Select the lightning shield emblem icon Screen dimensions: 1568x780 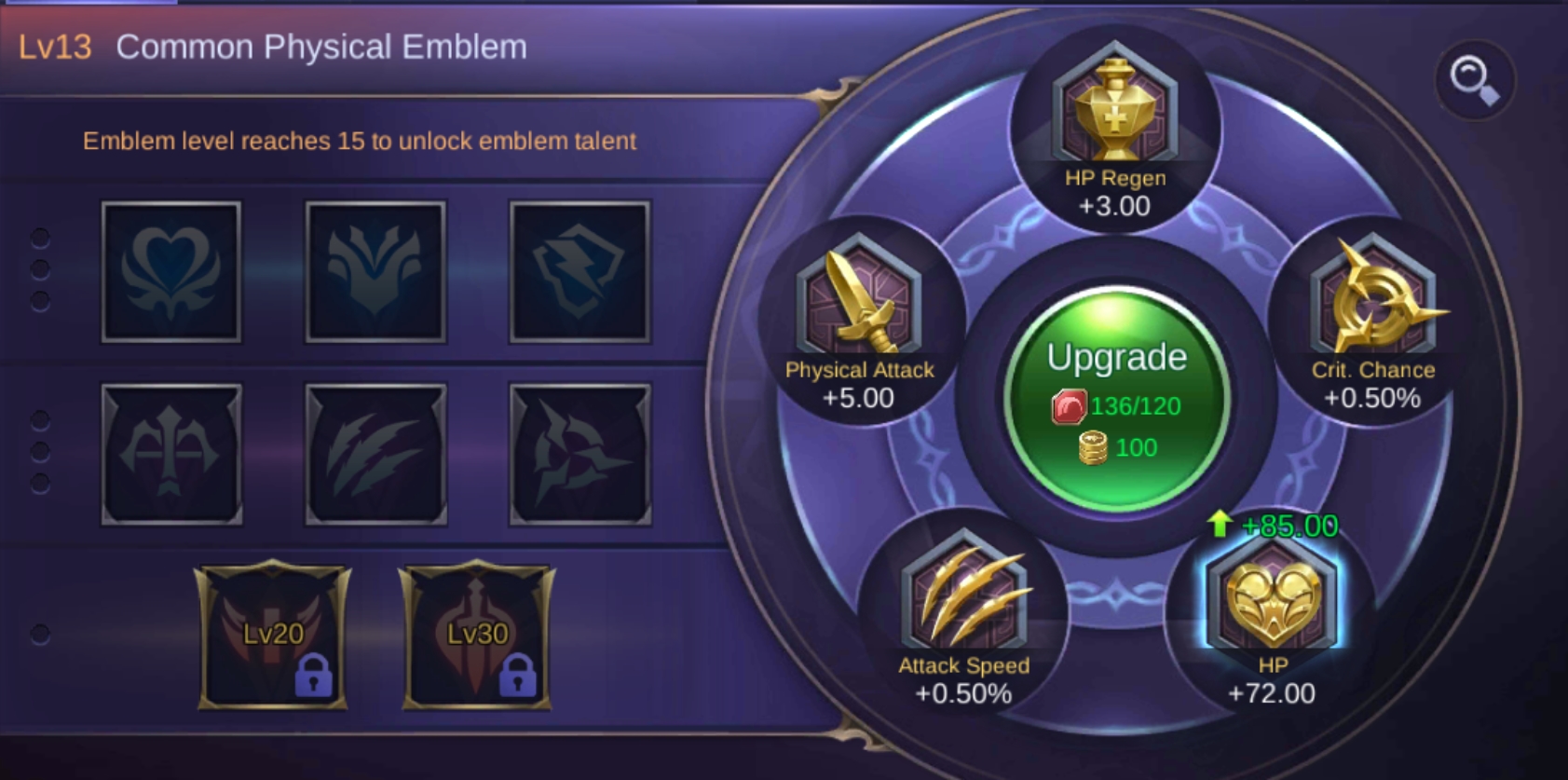point(579,271)
